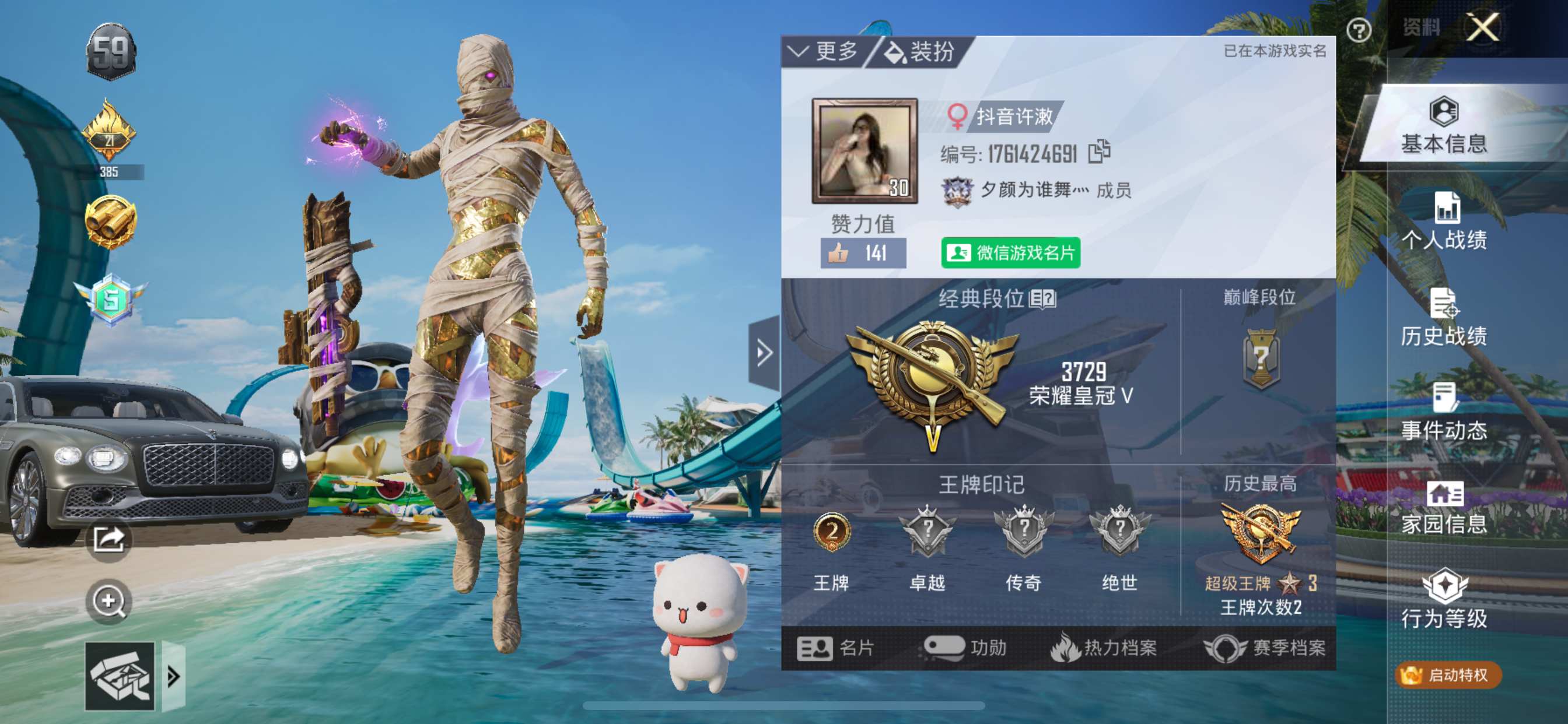Expand the 更多 dropdown

click(x=824, y=52)
